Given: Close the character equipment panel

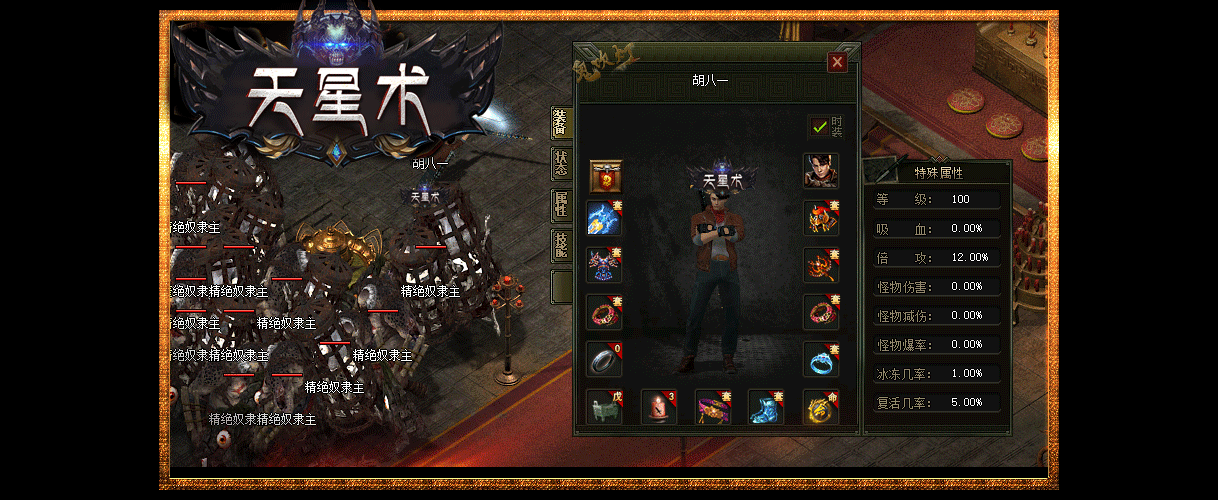Looking at the screenshot, I should coord(838,62).
